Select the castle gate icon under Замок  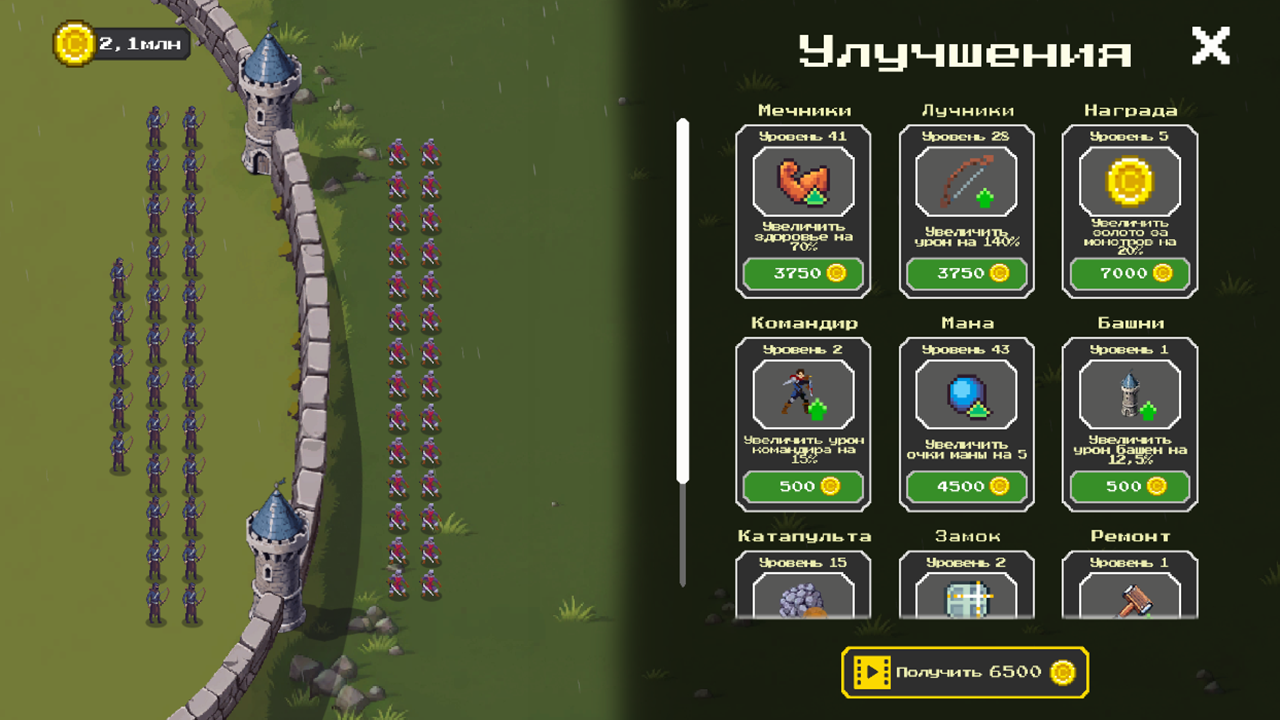point(966,600)
